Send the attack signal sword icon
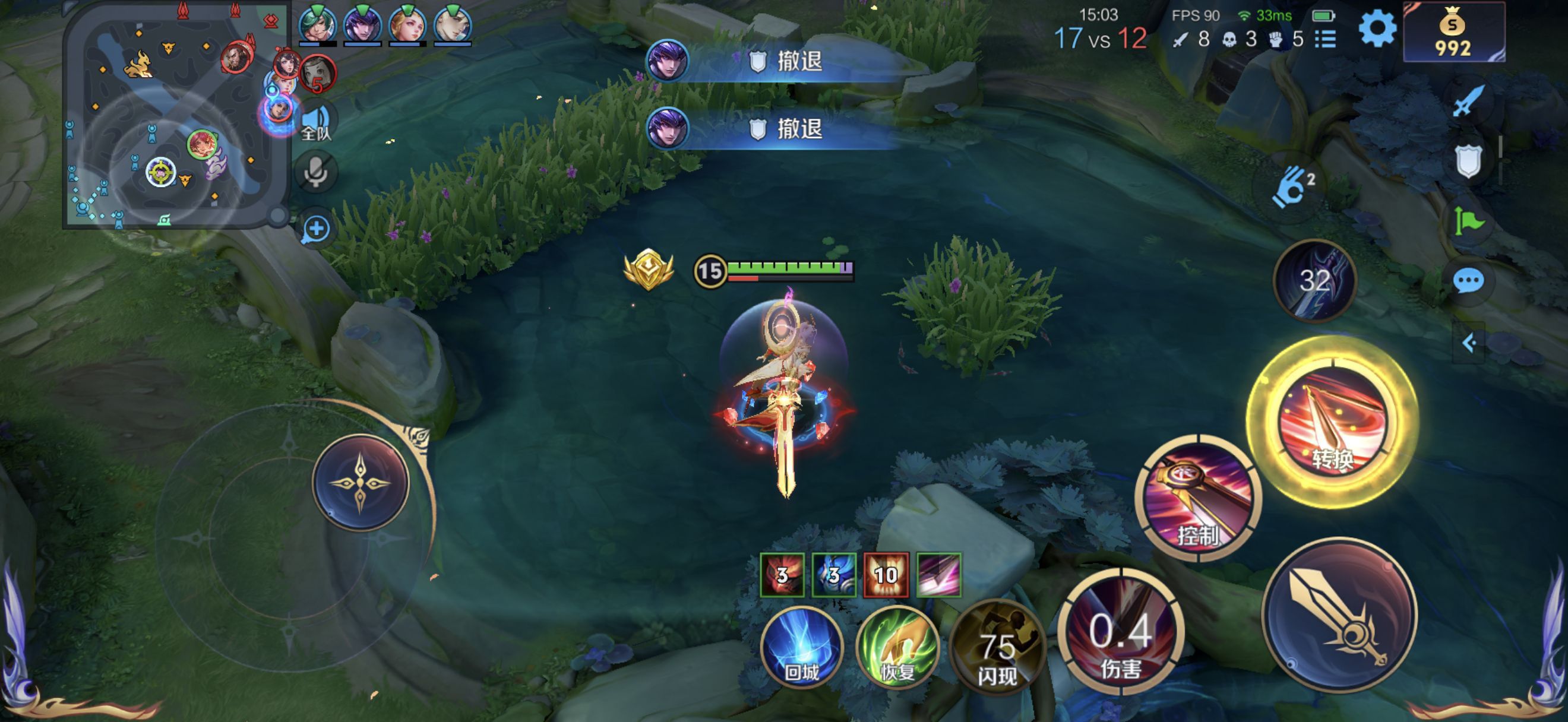The image size is (1568, 722). pos(1468,102)
